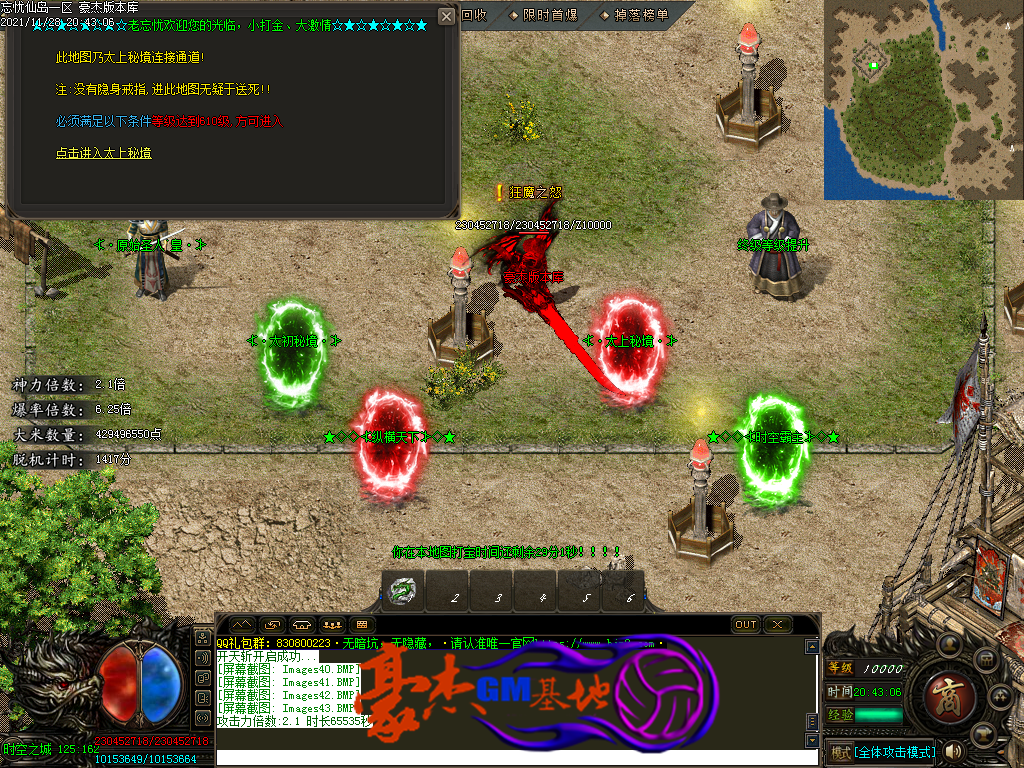
Task: Open the 限时首爆 panel
Action: coord(542,15)
